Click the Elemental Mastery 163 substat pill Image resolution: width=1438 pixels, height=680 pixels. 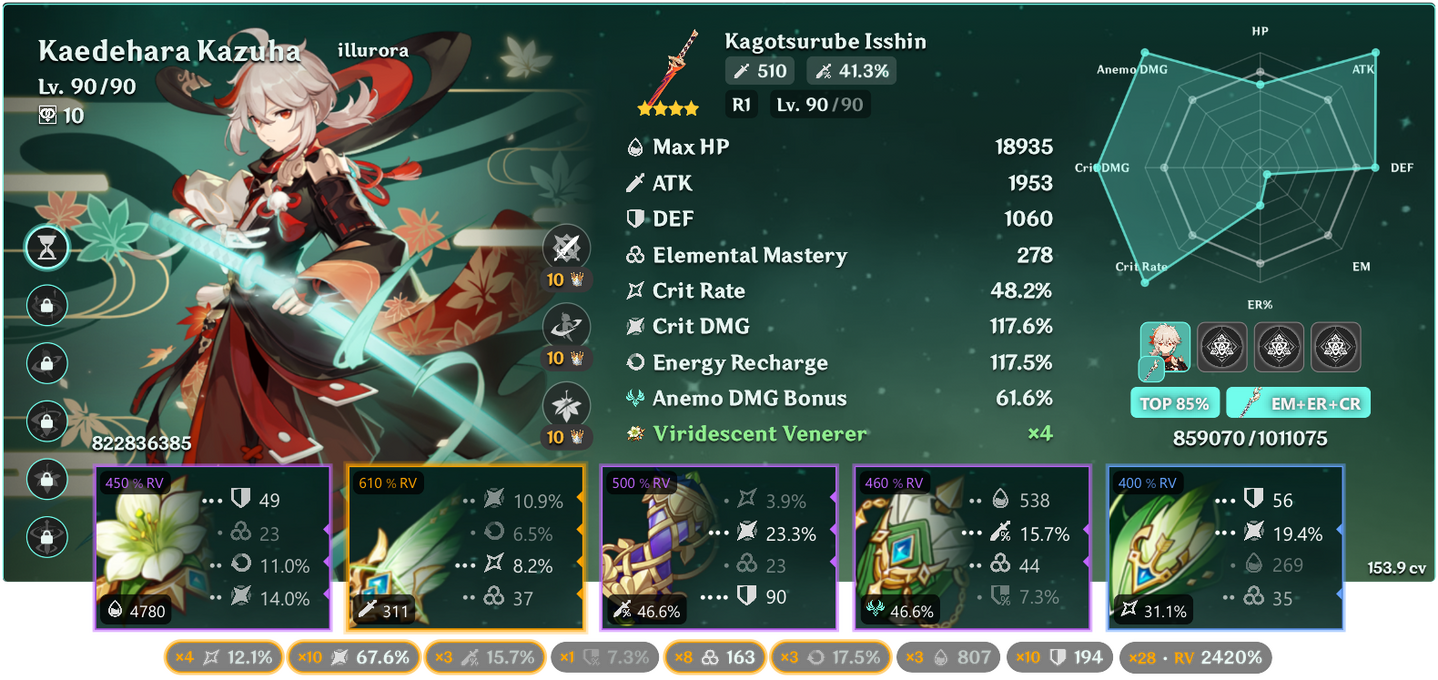point(716,657)
